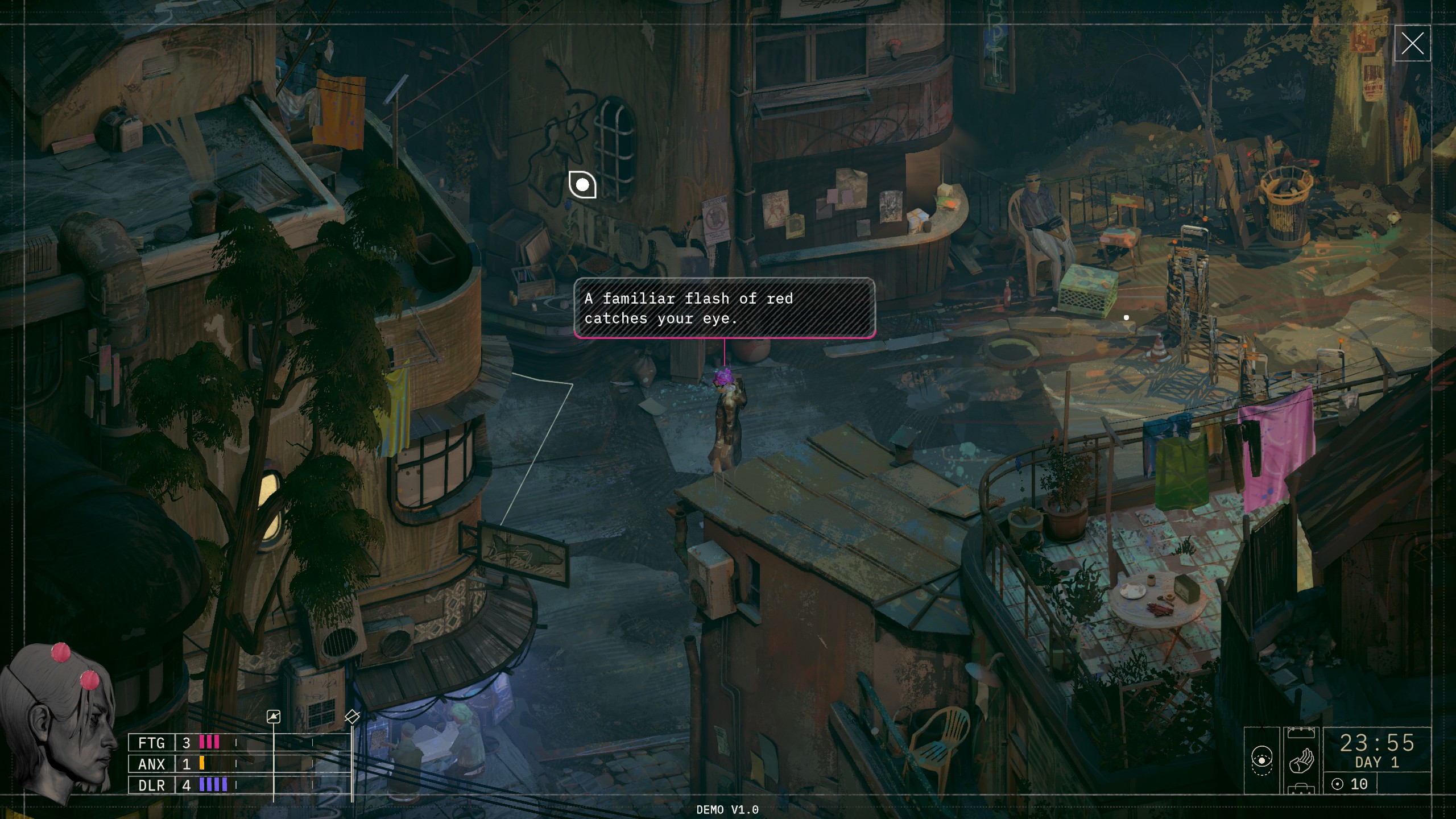
Task: Activate the eye look mode icon
Action: [x=1261, y=760]
